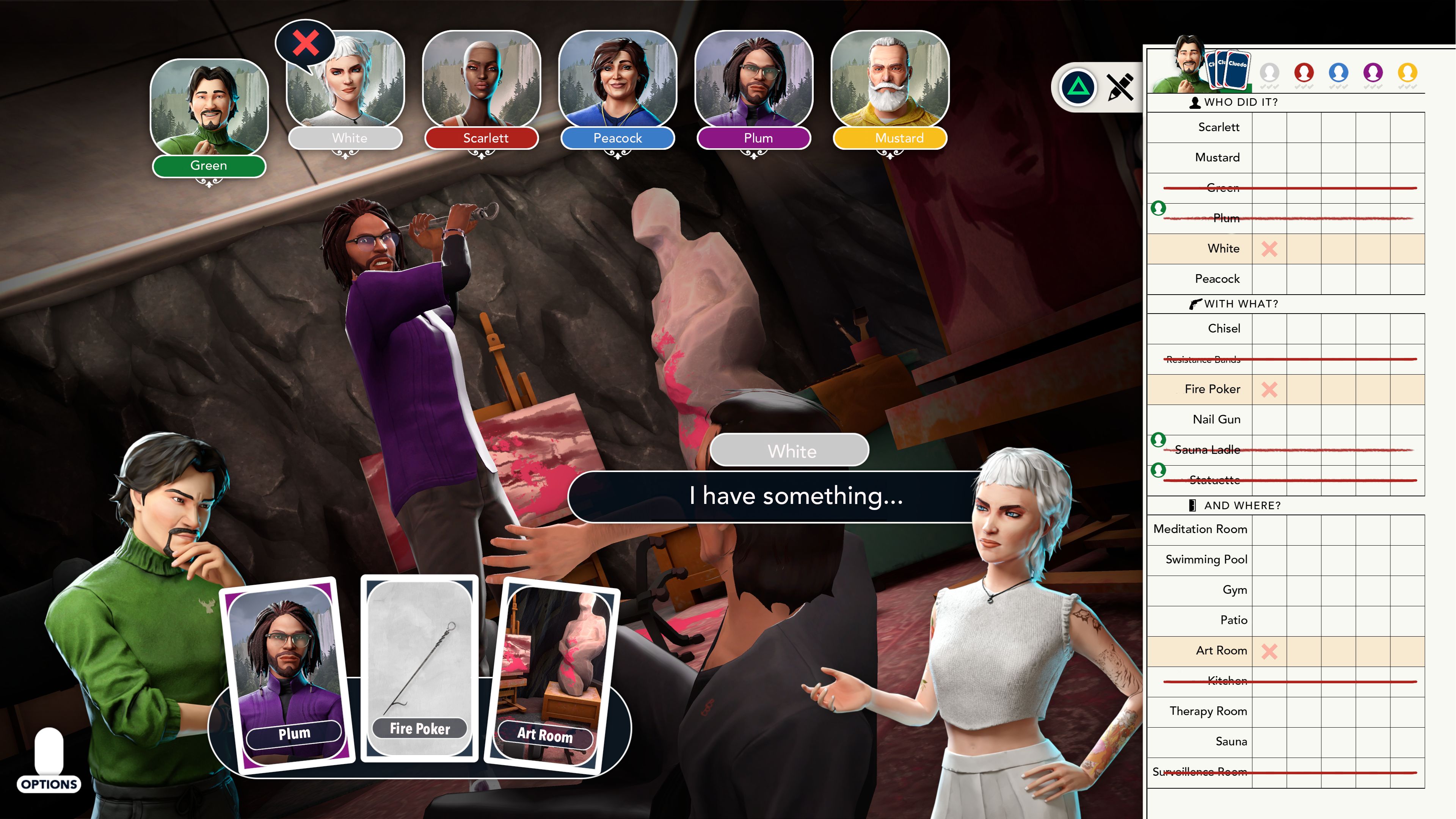Select the Nail Gun weapon row

point(1216,419)
